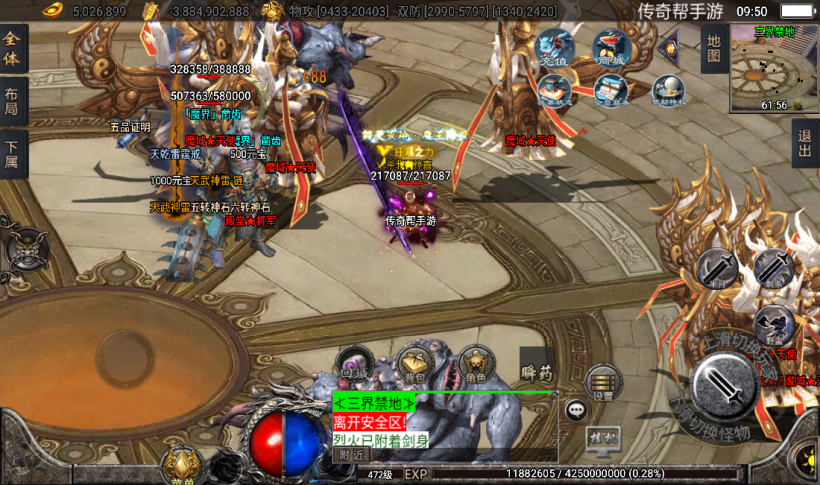This screenshot has width=820, height=485.
Task: Activate the 刺杀 thrust sword skill
Action: coord(772,268)
